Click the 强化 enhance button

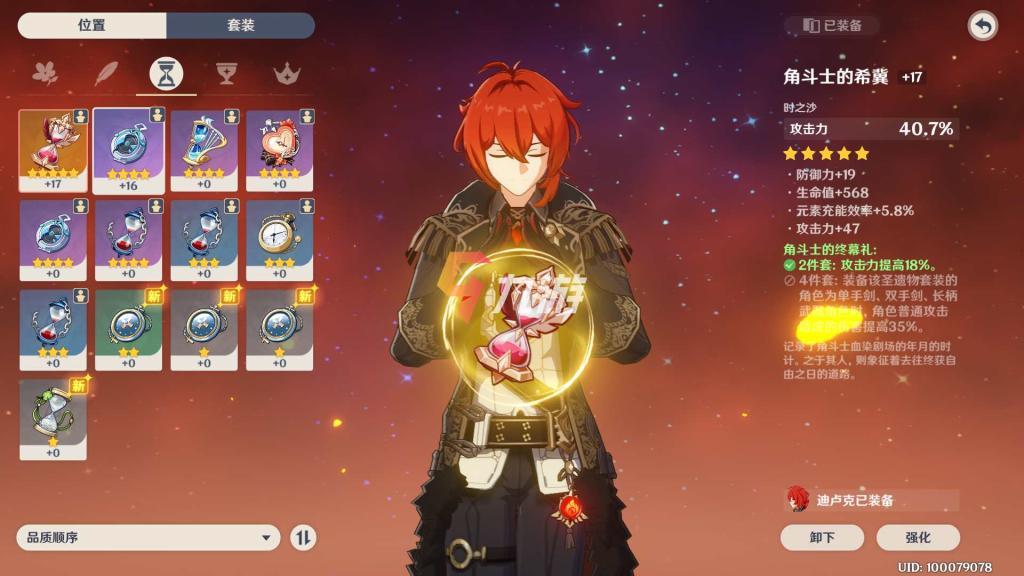click(x=917, y=537)
